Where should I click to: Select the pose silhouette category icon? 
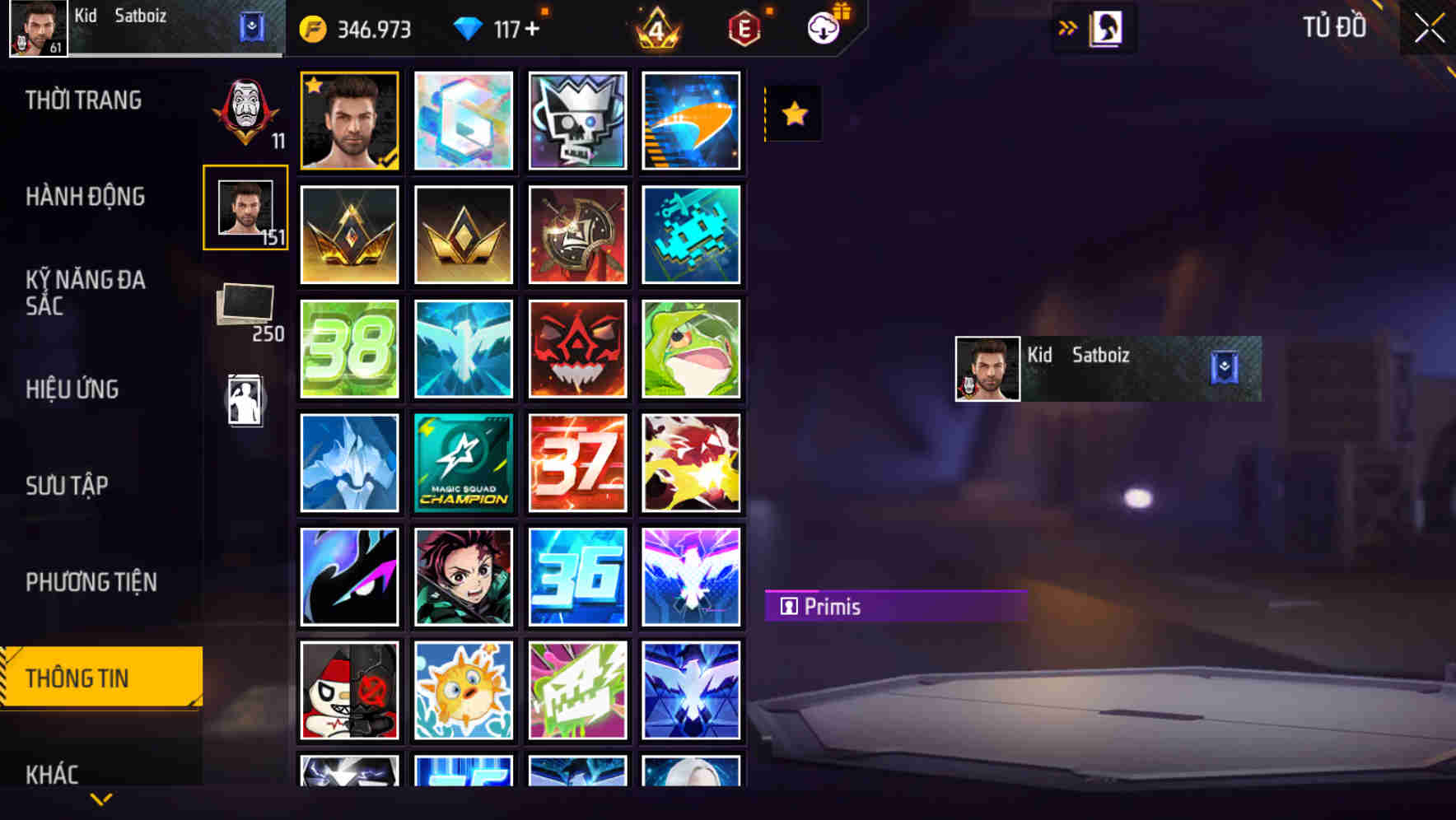click(246, 398)
